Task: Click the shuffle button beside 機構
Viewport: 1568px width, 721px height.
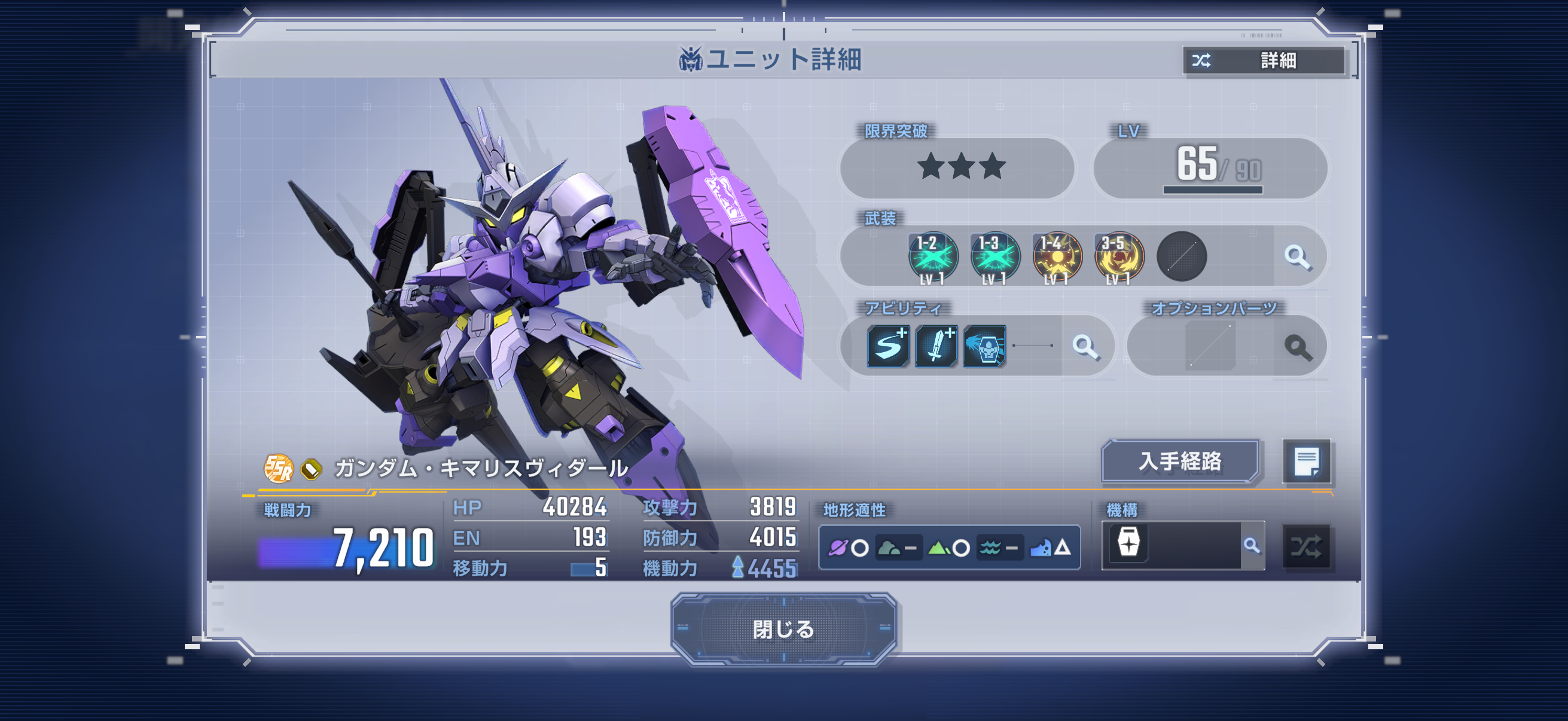Action: tap(1305, 546)
